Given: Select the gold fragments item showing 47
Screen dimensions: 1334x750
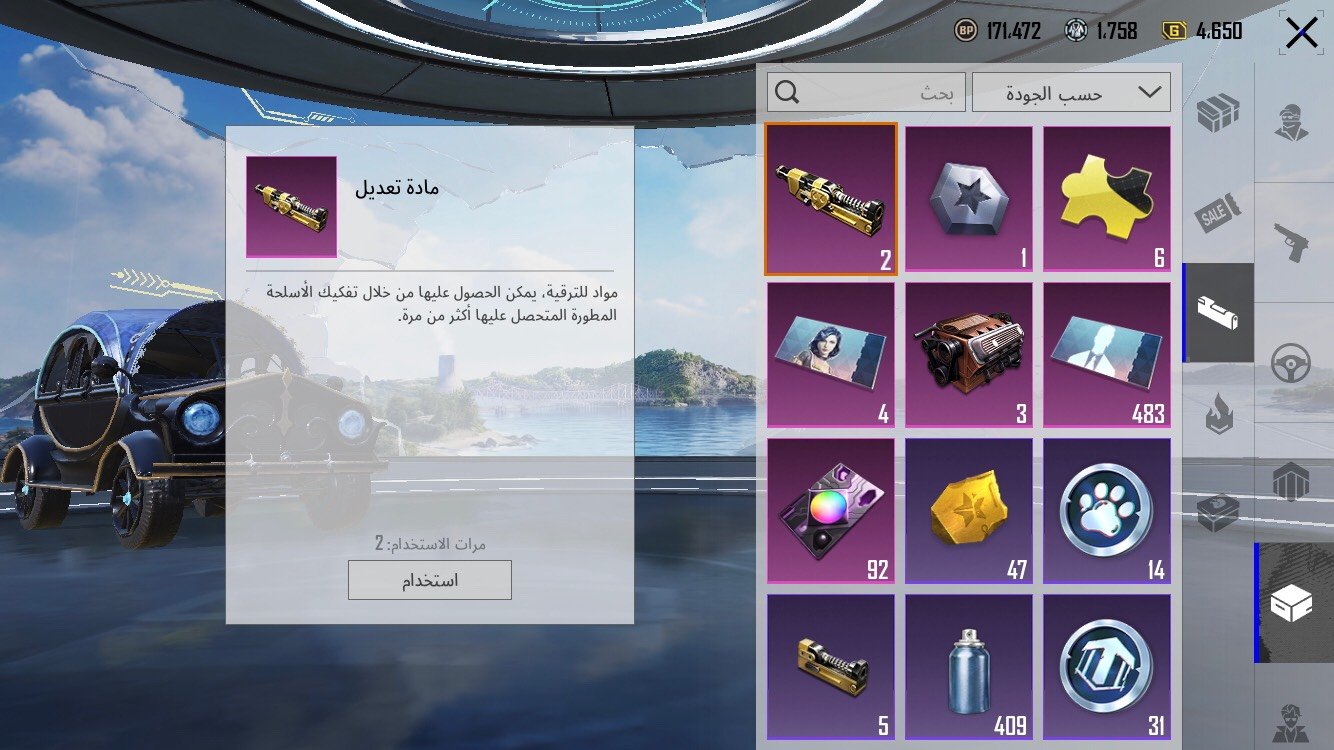Looking at the screenshot, I should tap(967, 510).
